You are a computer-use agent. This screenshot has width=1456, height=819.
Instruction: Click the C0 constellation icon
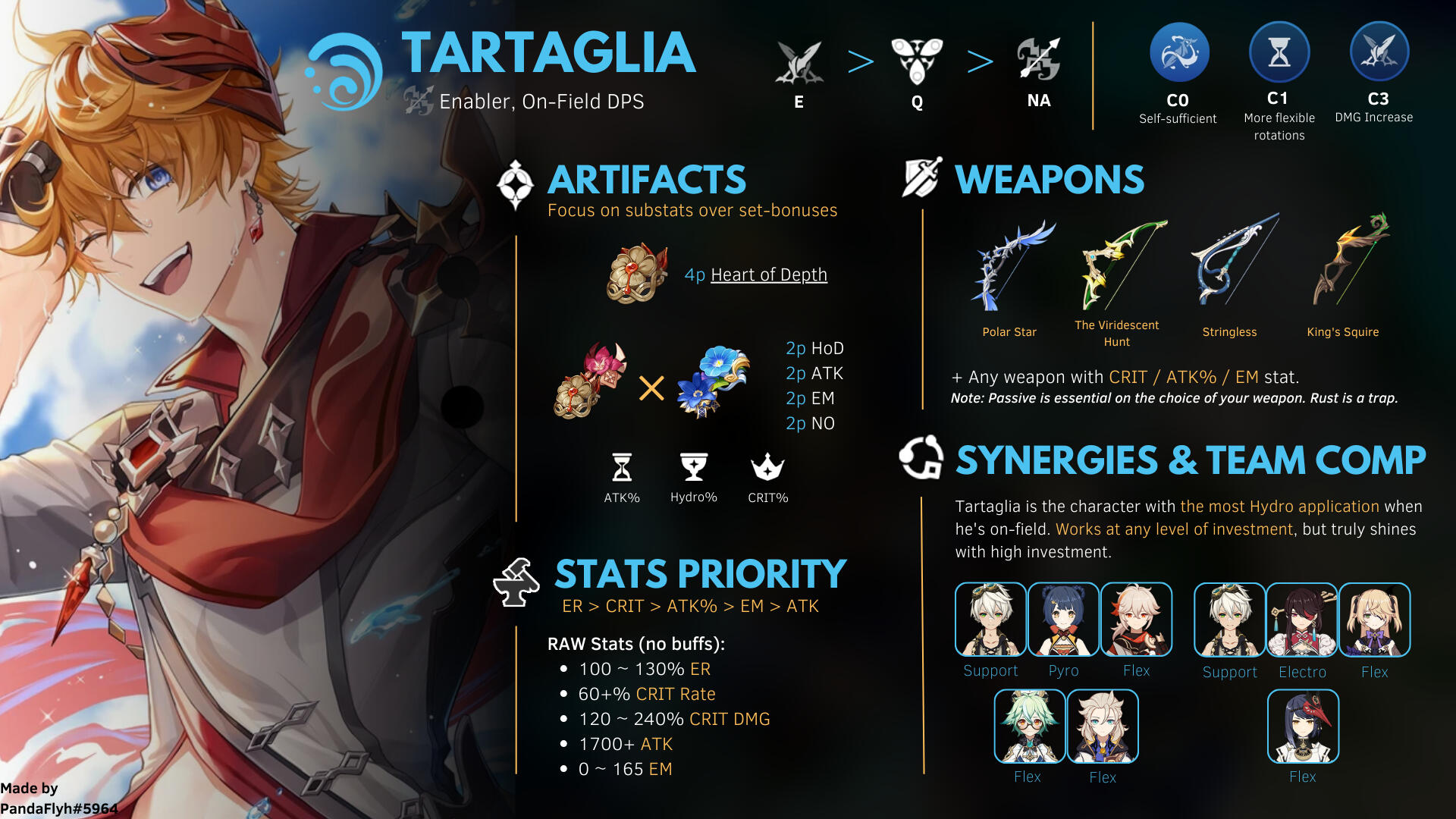(x=1178, y=52)
